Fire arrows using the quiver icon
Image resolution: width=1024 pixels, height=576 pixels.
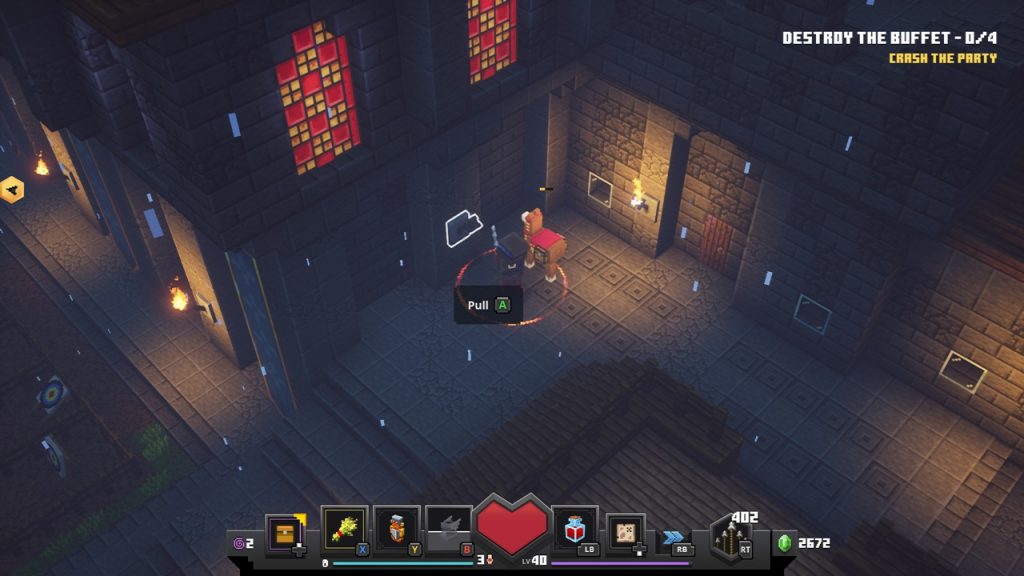[730, 540]
